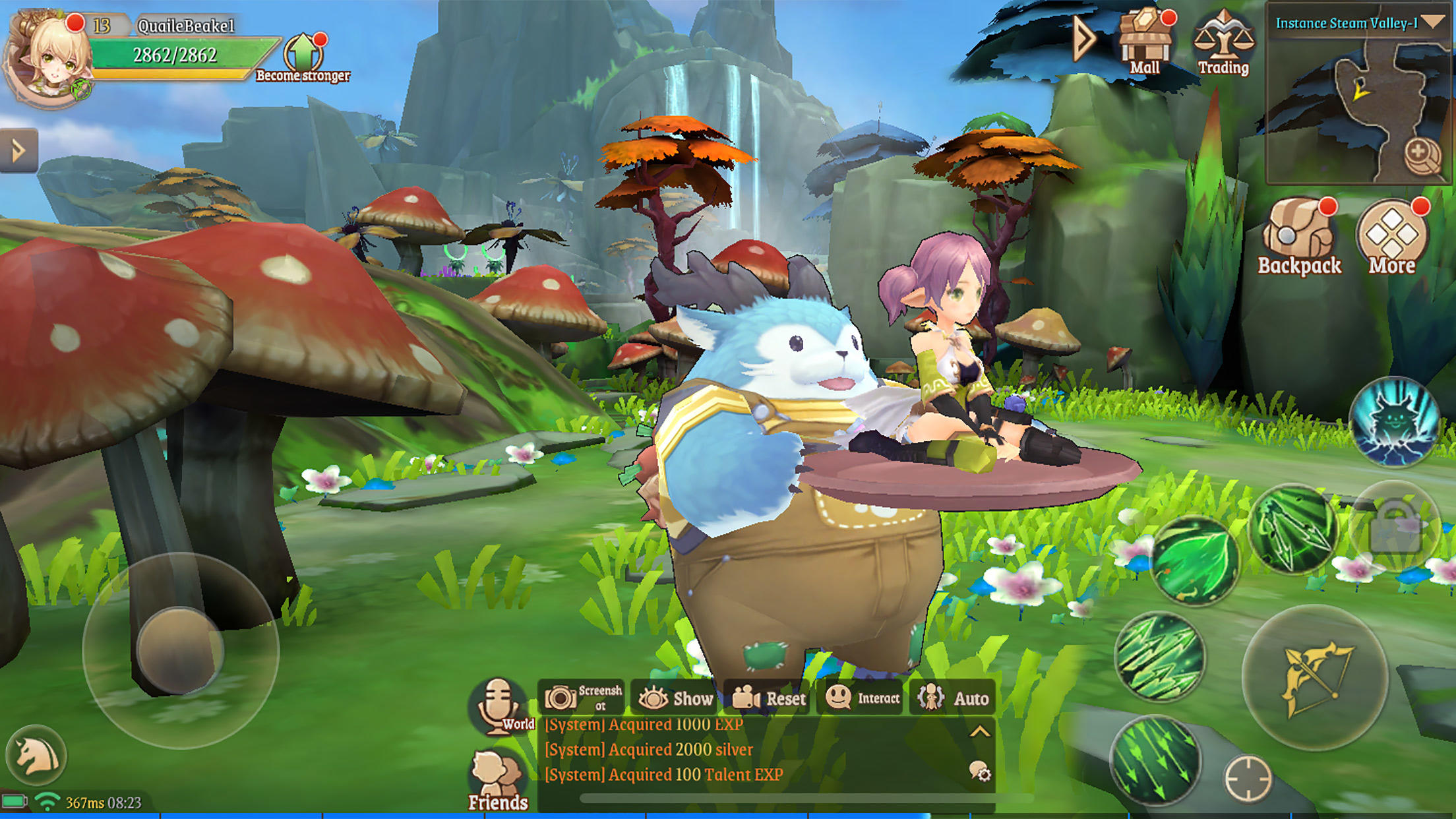Reset the camera view
Image resolution: width=1456 pixels, height=819 pixels.
(x=770, y=698)
